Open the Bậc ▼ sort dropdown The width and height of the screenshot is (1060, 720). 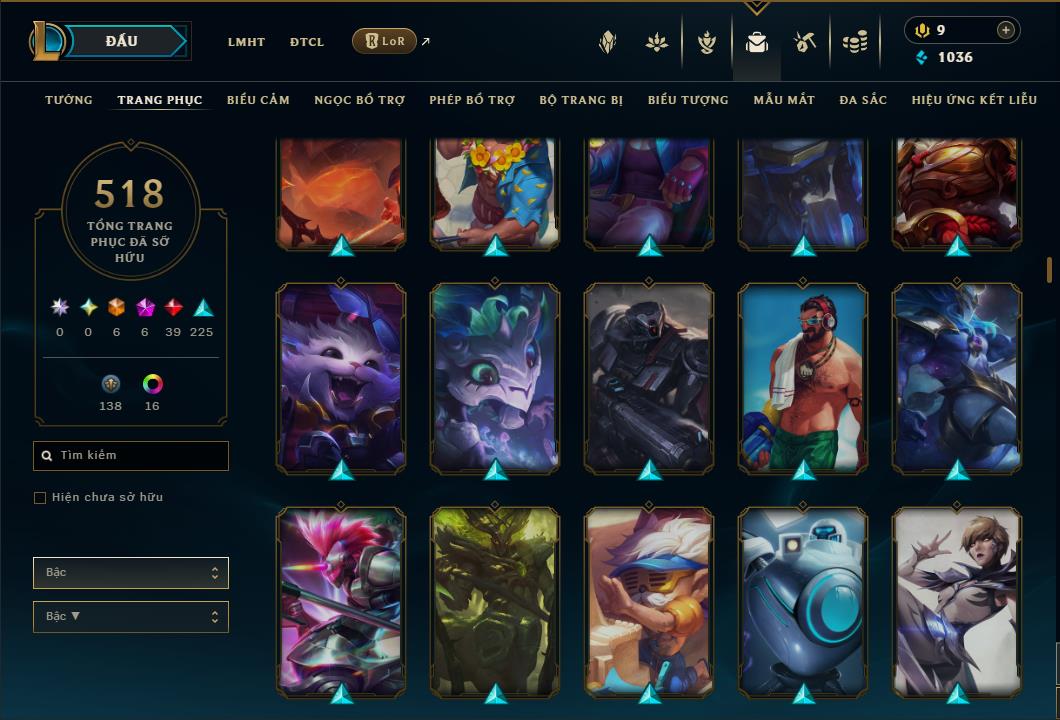131,617
